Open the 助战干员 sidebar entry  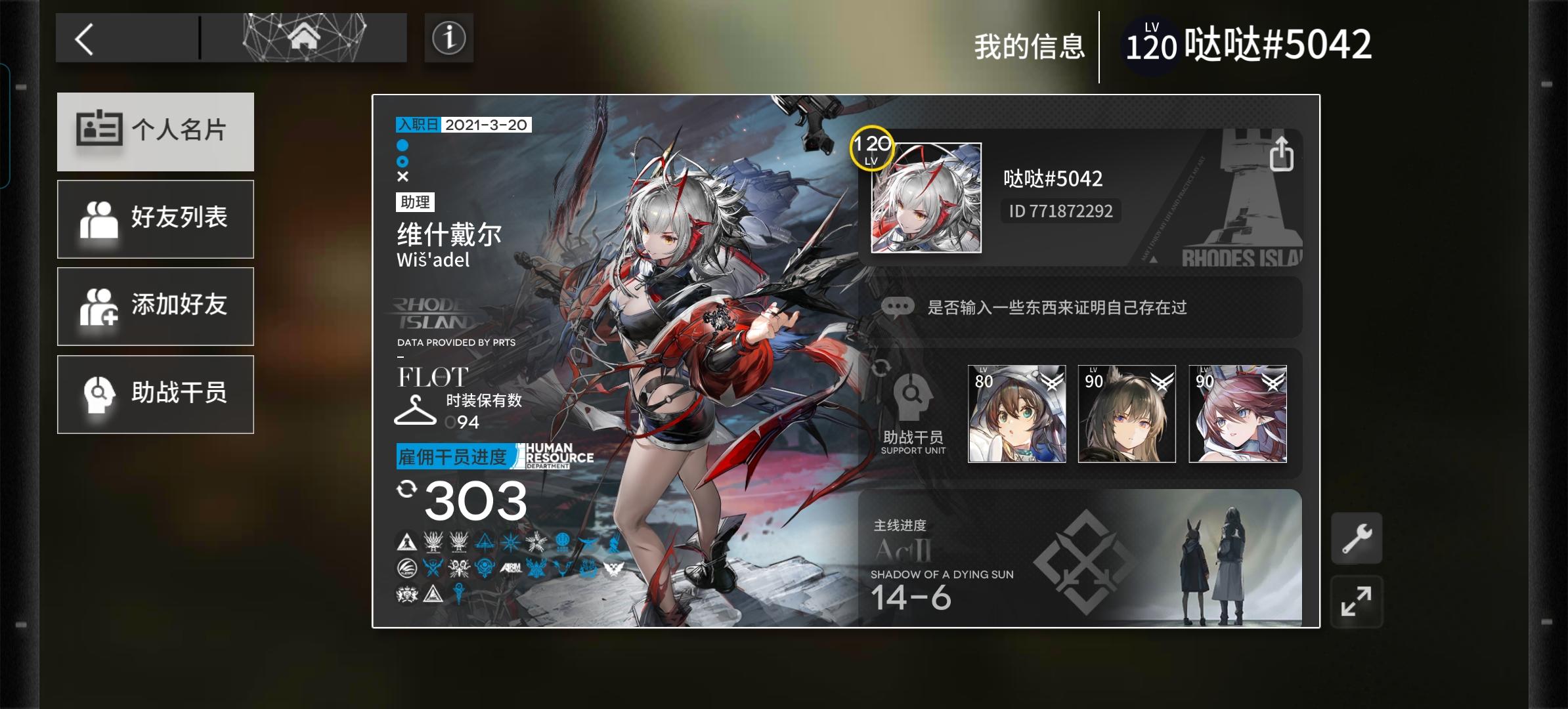155,394
